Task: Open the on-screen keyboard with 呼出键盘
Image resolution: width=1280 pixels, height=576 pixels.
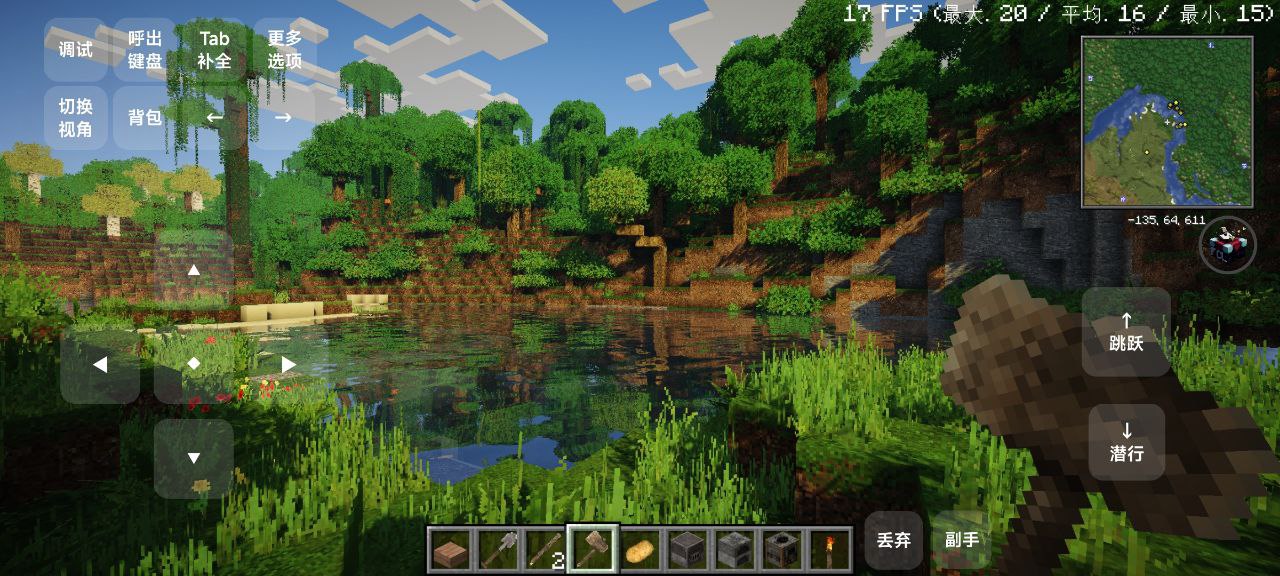Action: click(x=145, y=49)
